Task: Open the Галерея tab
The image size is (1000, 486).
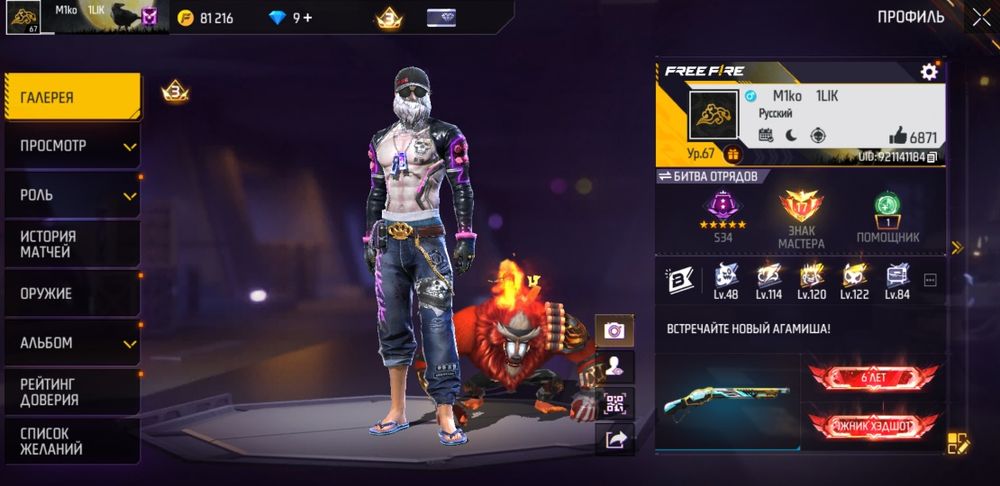Action: click(x=70, y=97)
